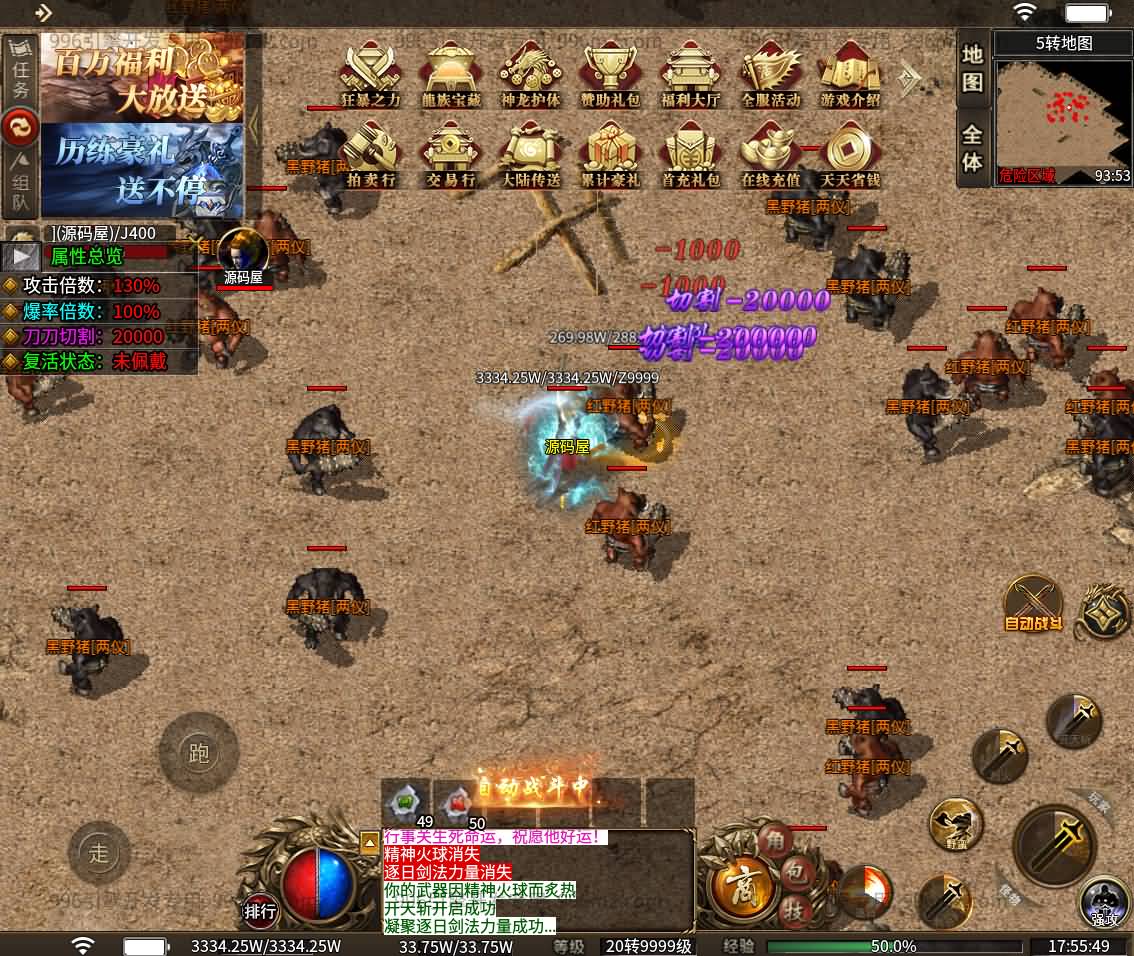1134x956 pixels.
Task: Open the 狂暴之力 crossed-swords menu icon
Action: point(370,72)
